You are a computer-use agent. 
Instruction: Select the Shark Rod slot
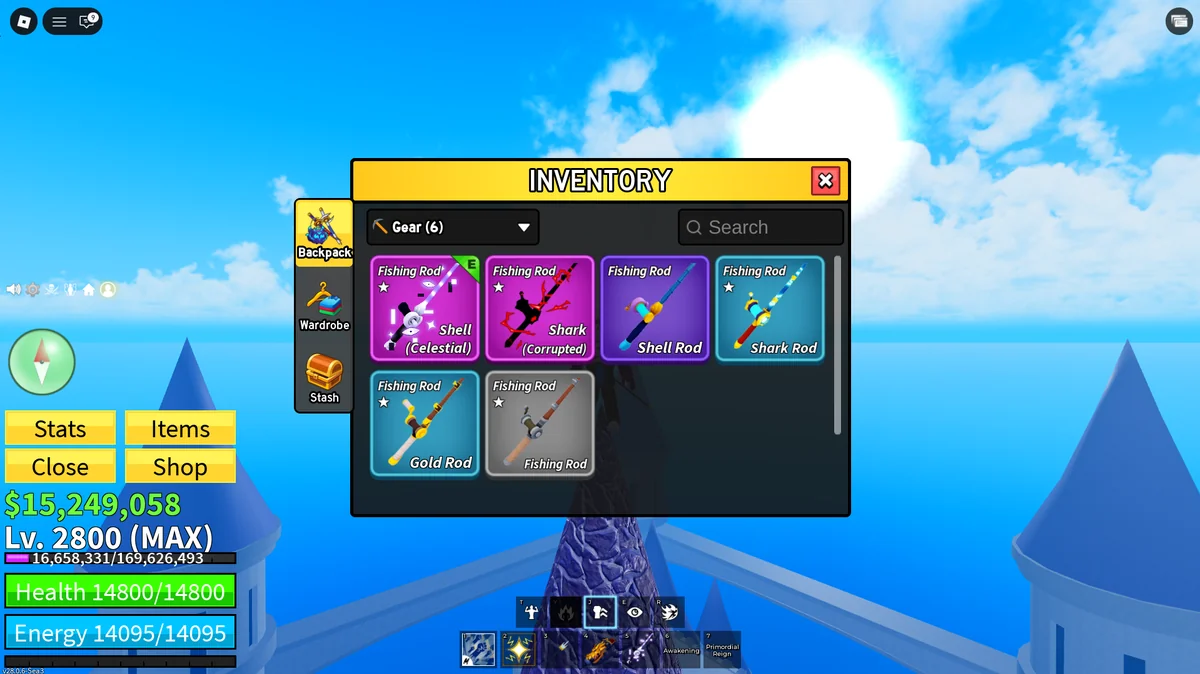(x=770, y=308)
